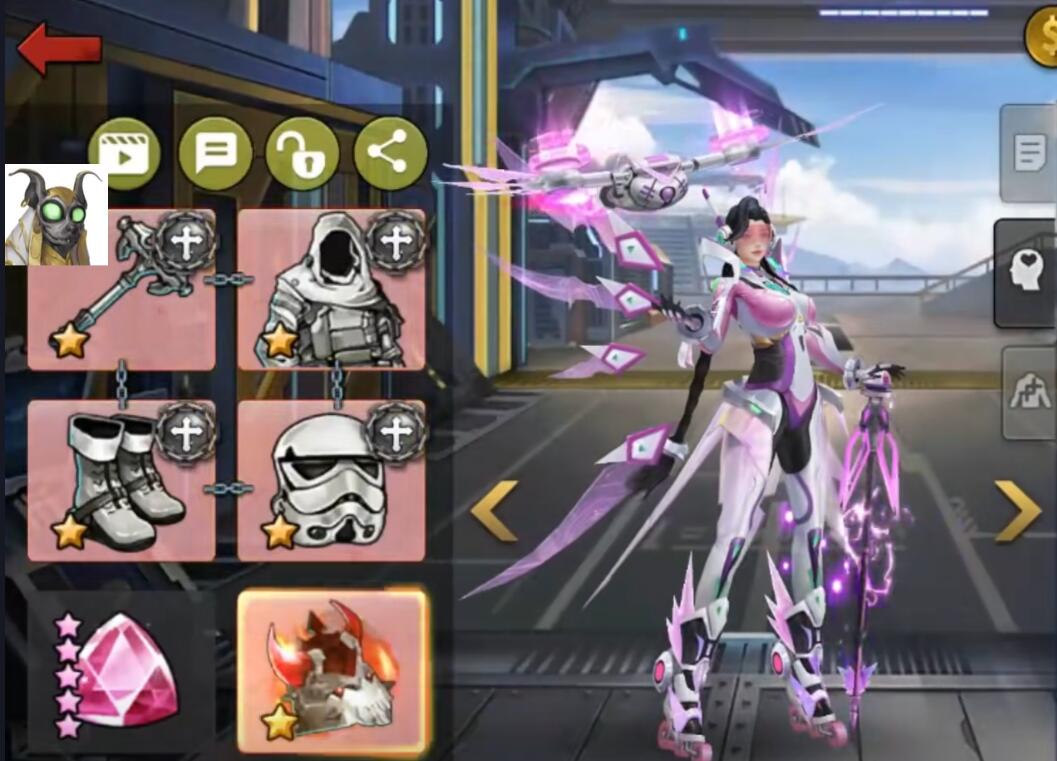The image size is (1057, 761).
Task: Switch to the character figure tab
Action: tap(1028, 393)
